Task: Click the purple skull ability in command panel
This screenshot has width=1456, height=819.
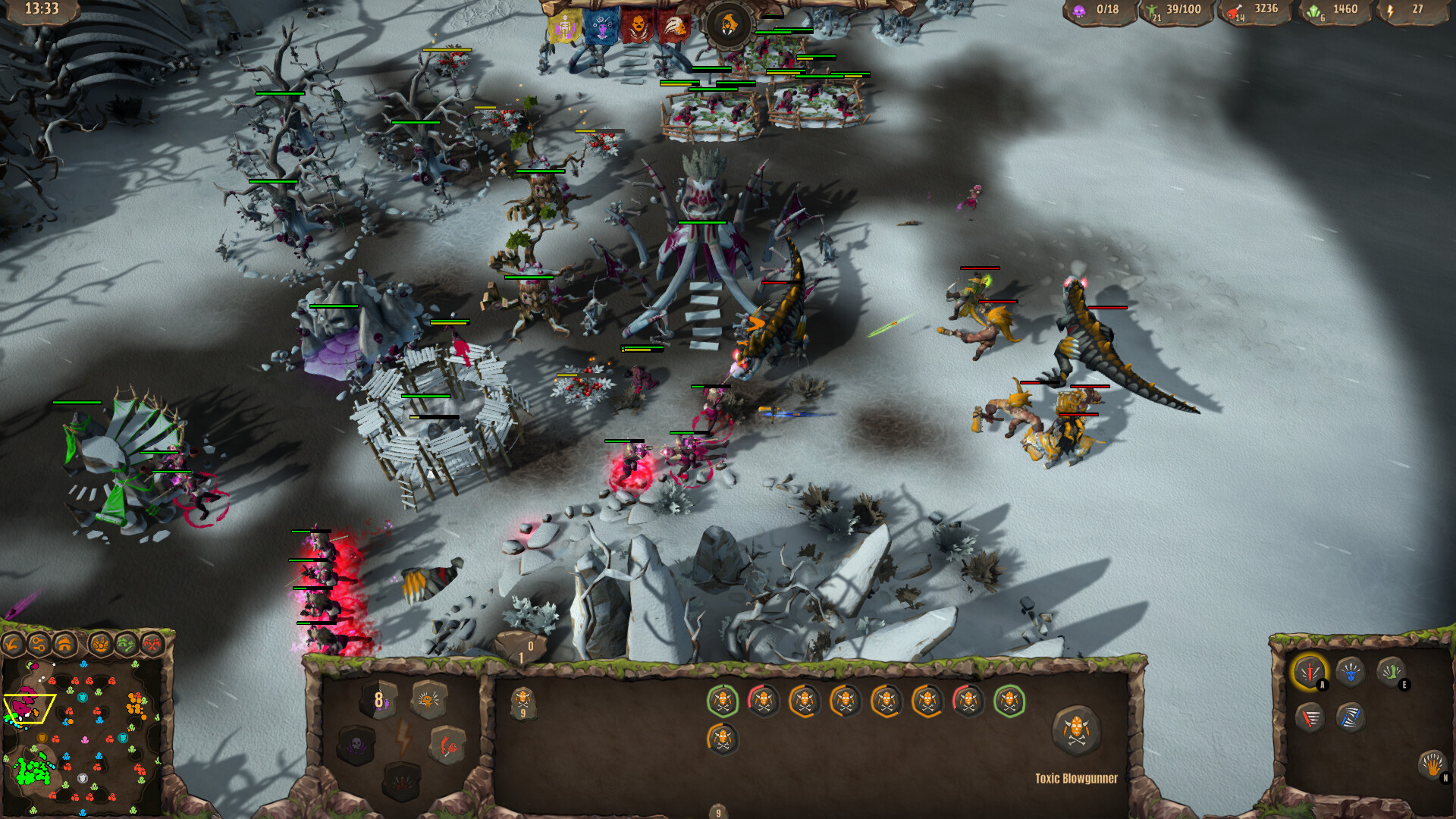Action: [357, 745]
